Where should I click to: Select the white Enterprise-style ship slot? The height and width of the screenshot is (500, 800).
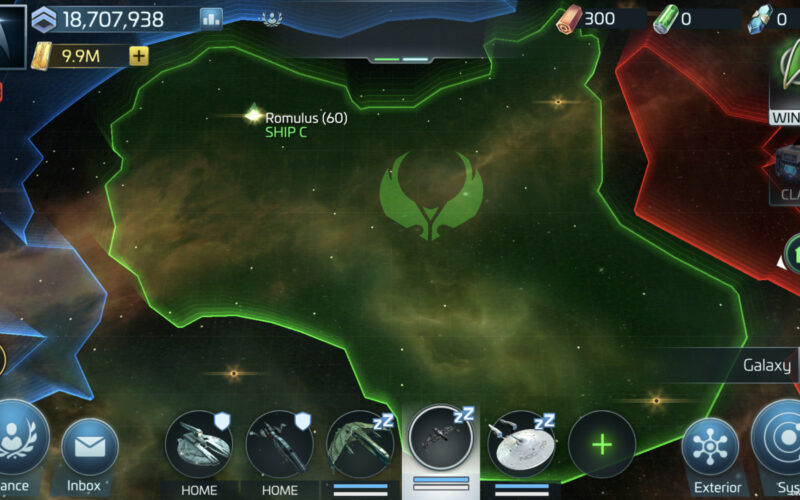point(520,443)
